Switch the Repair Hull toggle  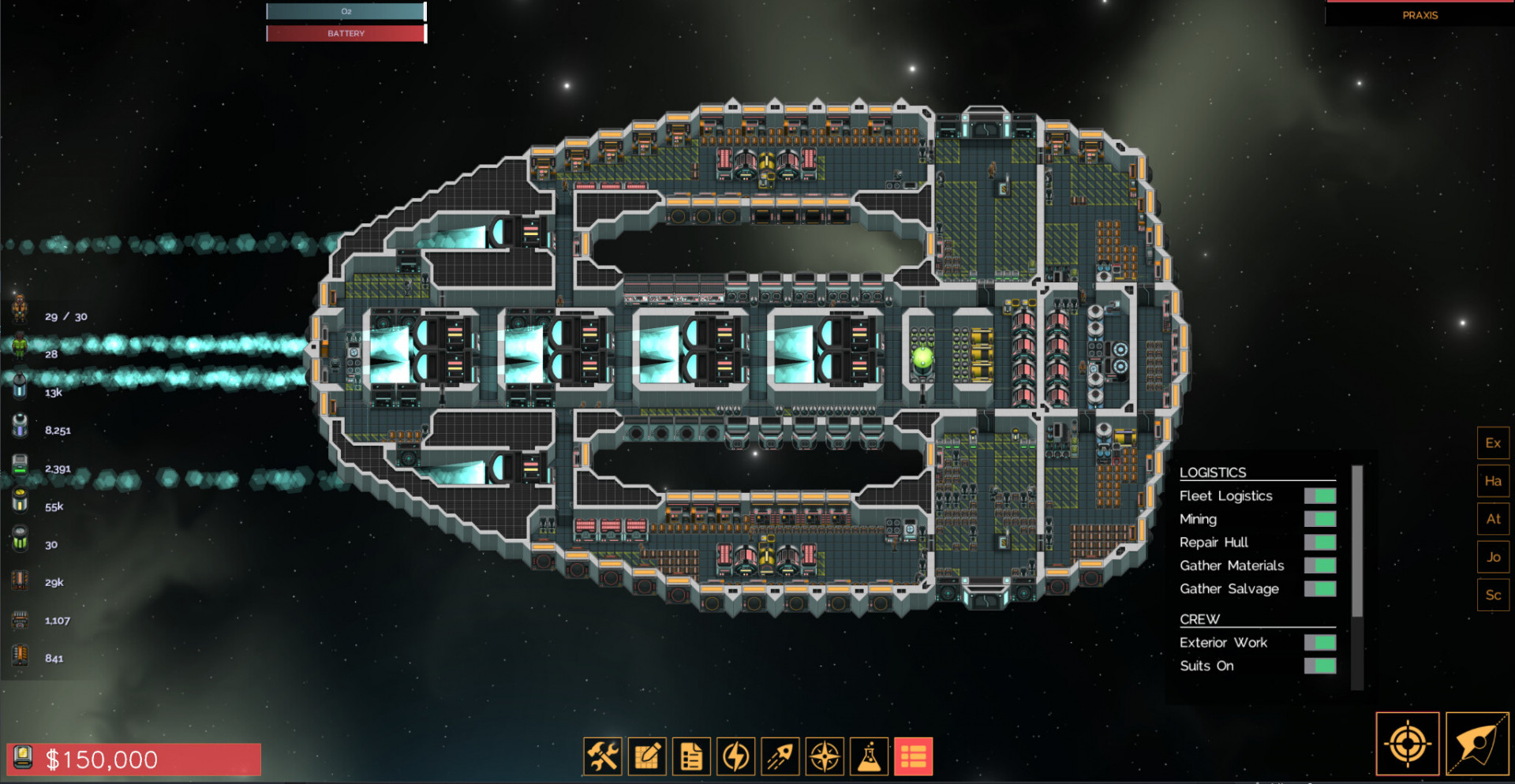(1319, 542)
